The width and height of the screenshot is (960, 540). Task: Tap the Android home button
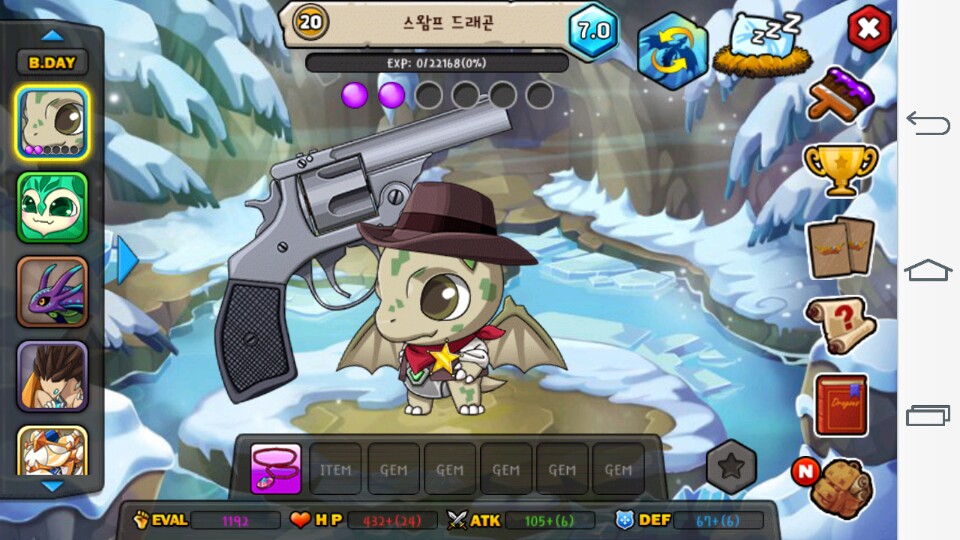coord(927,270)
